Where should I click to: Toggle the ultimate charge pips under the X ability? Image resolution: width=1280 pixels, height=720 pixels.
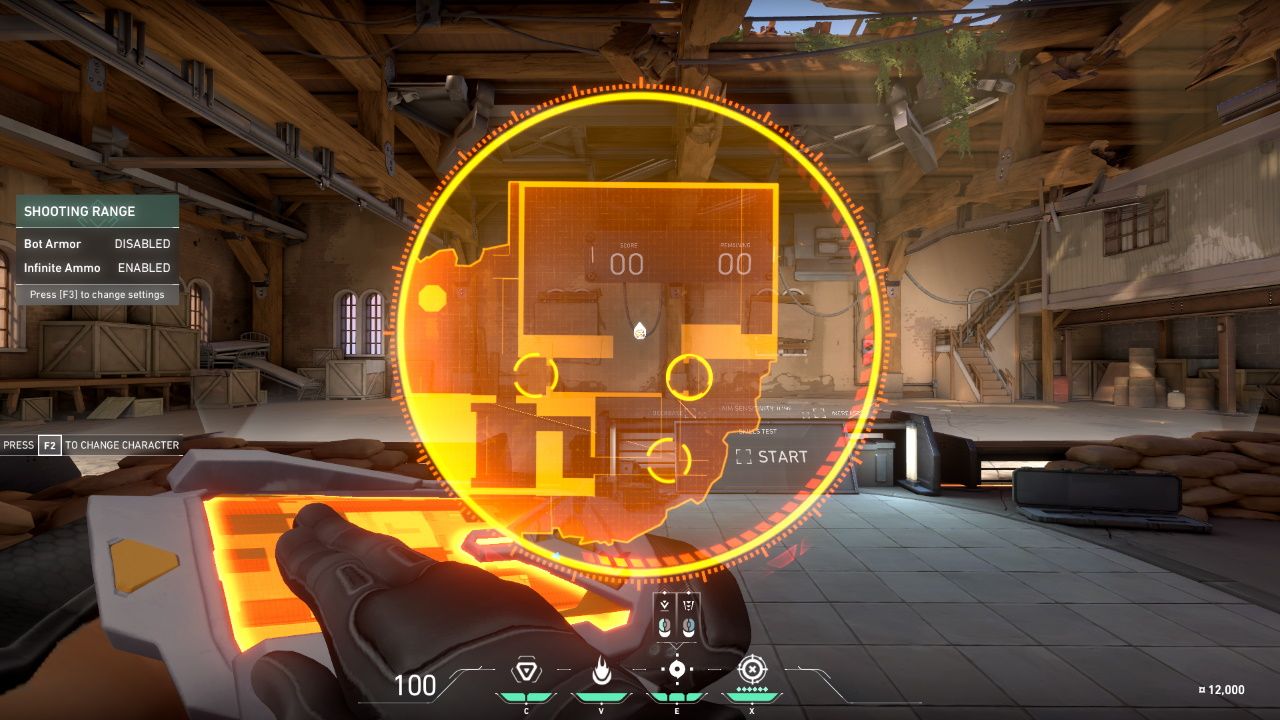(751, 689)
